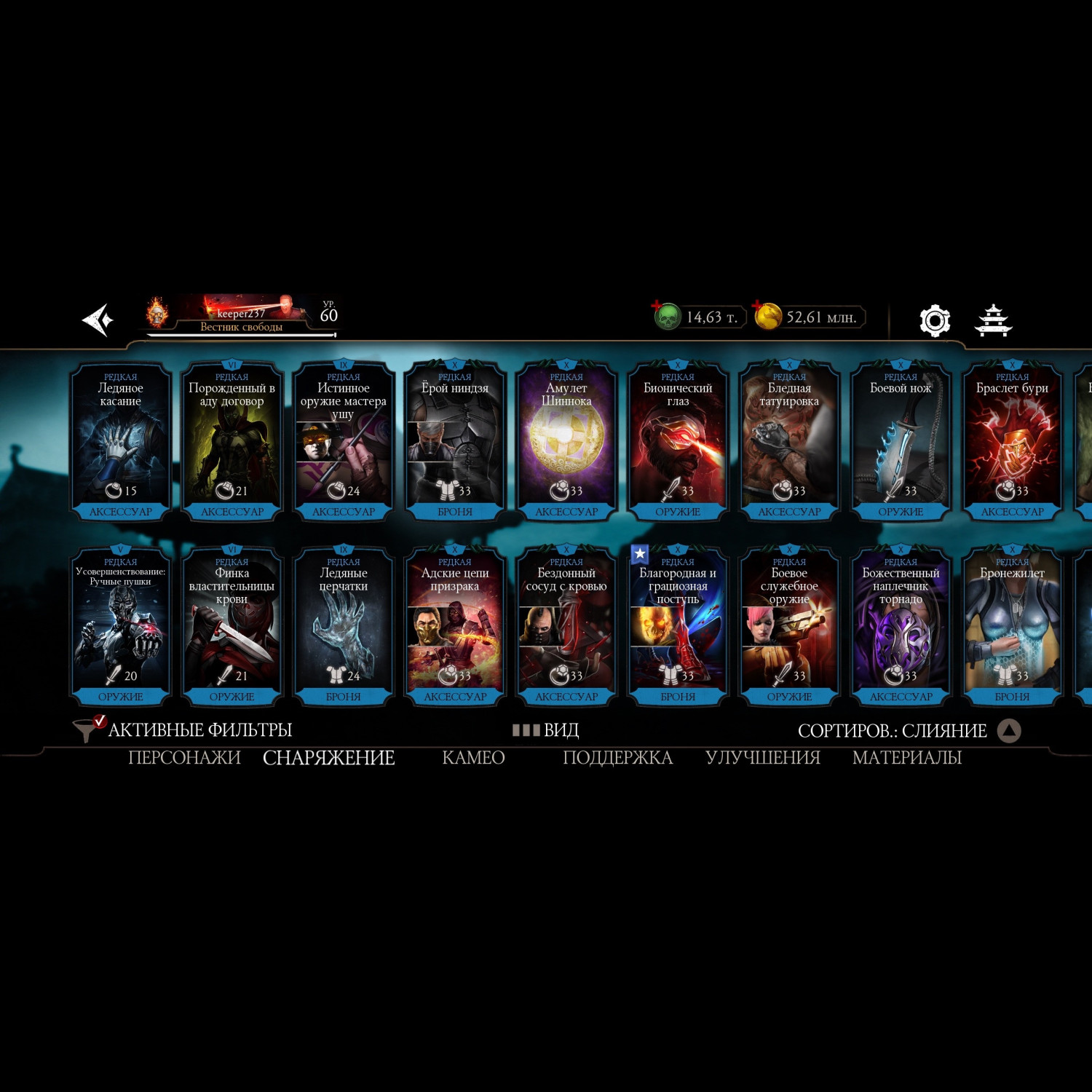
Task: Change the Вид view layout
Action: point(546,729)
